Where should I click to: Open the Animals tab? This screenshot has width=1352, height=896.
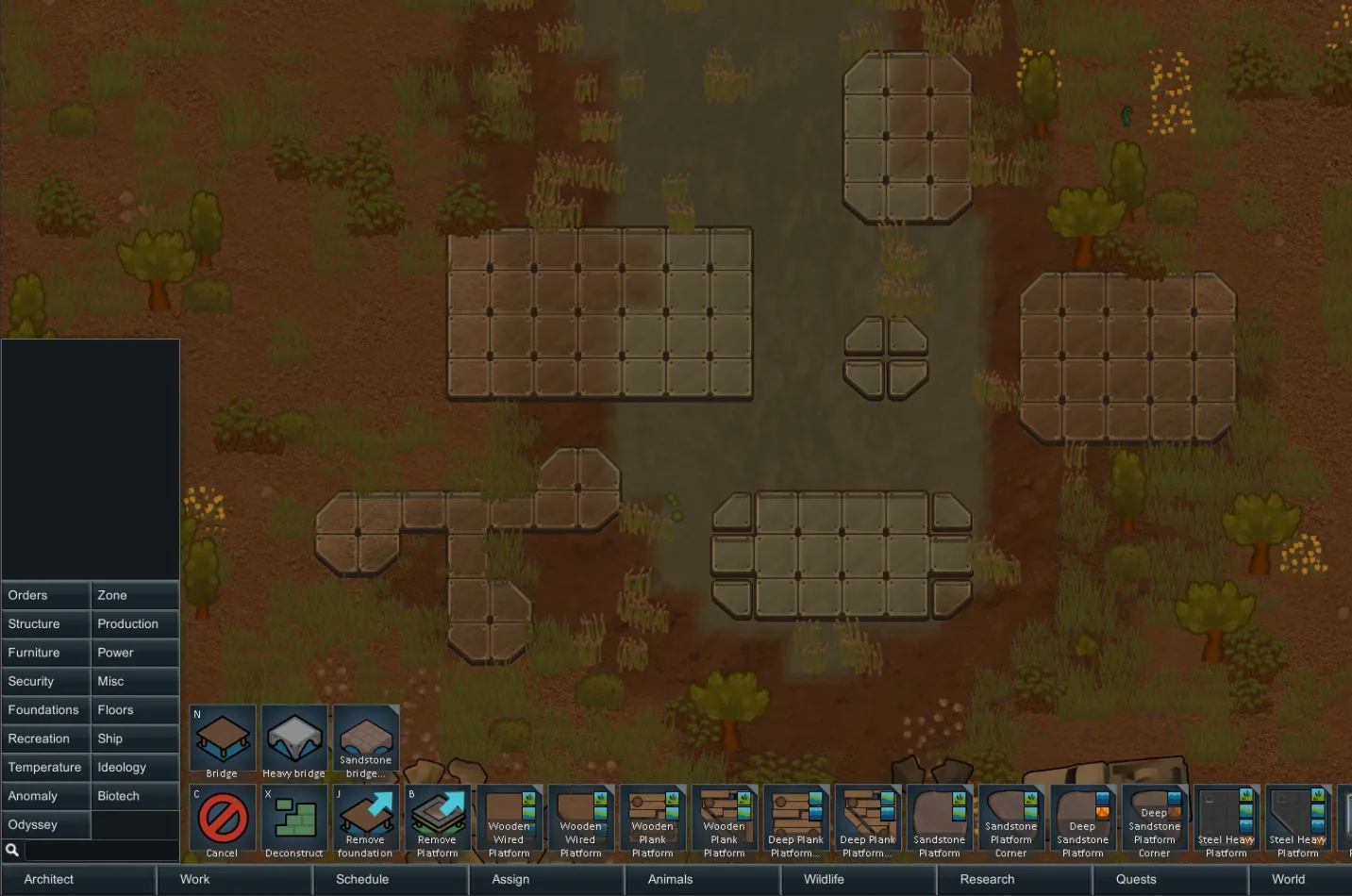670,879
